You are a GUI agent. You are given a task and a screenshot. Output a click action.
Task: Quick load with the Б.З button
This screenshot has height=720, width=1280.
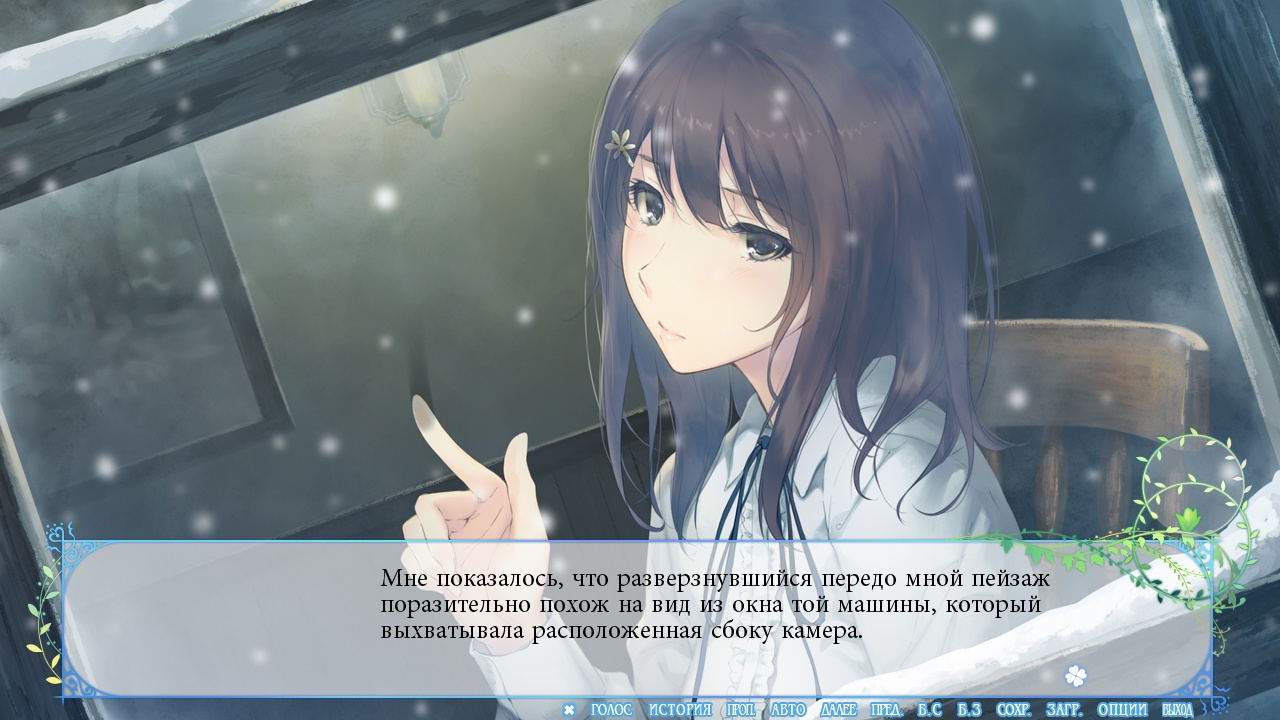[x=969, y=710]
